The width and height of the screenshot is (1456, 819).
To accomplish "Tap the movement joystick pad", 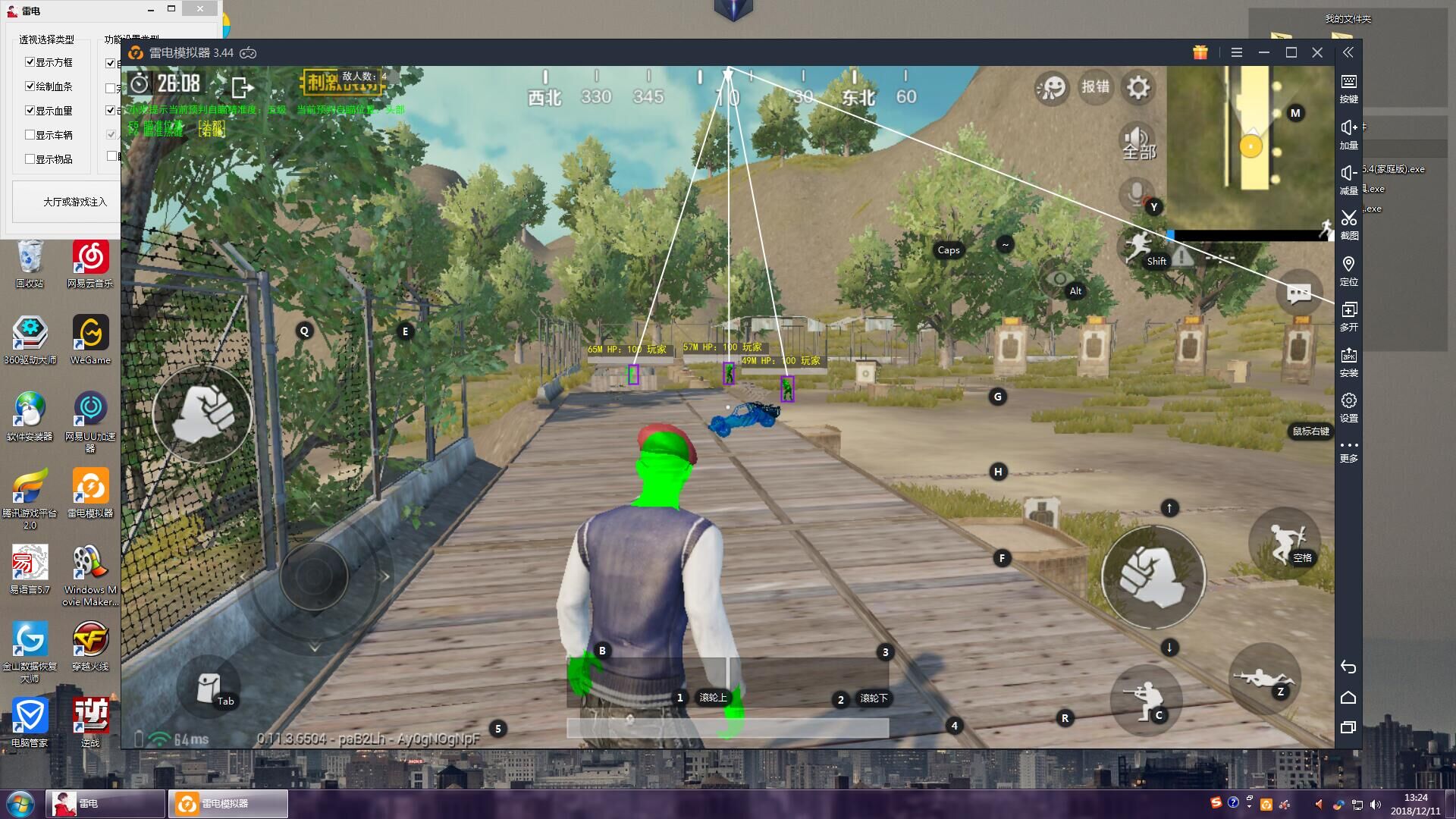I will (314, 577).
